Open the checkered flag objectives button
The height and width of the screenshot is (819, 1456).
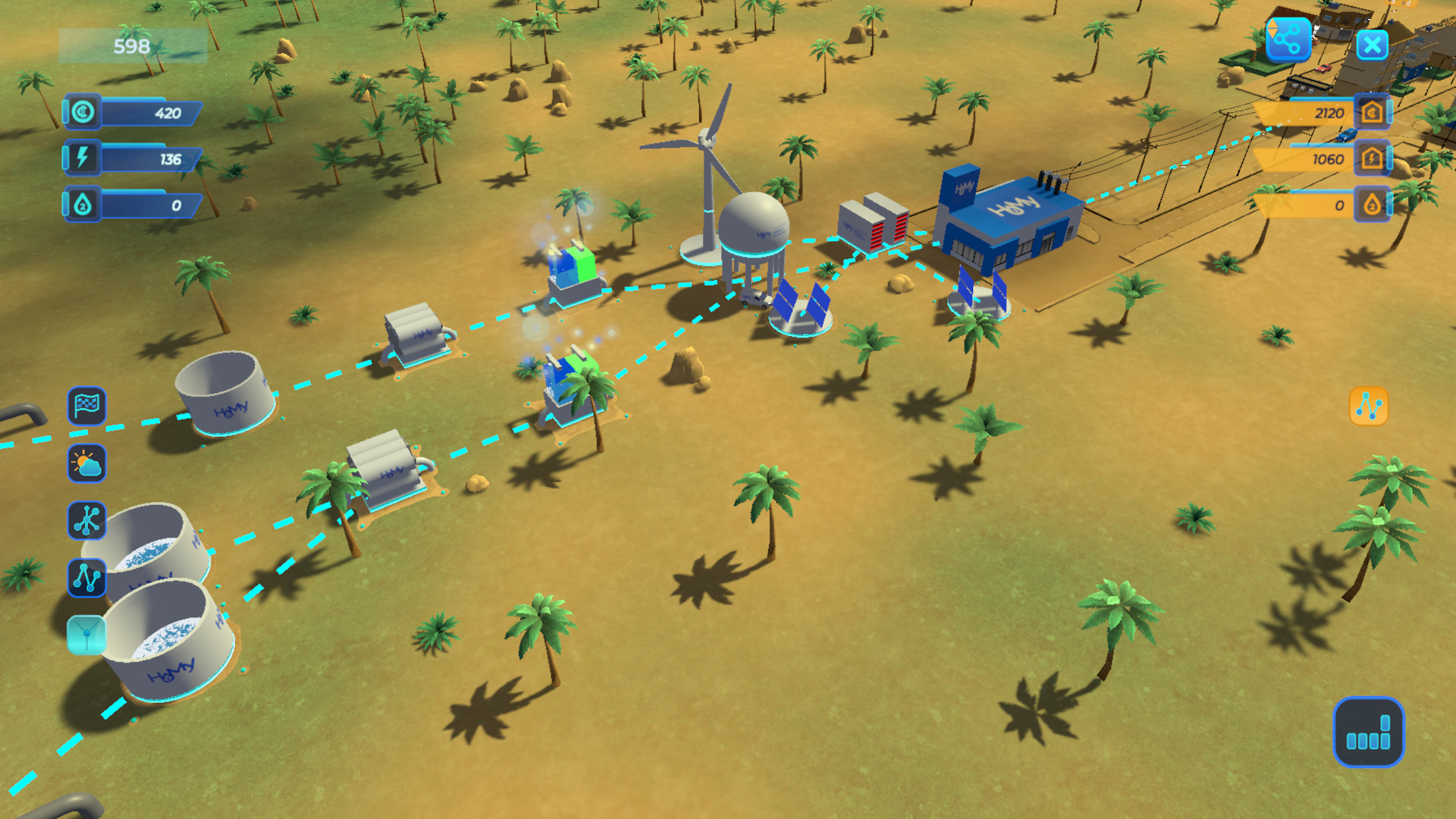click(86, 406)
